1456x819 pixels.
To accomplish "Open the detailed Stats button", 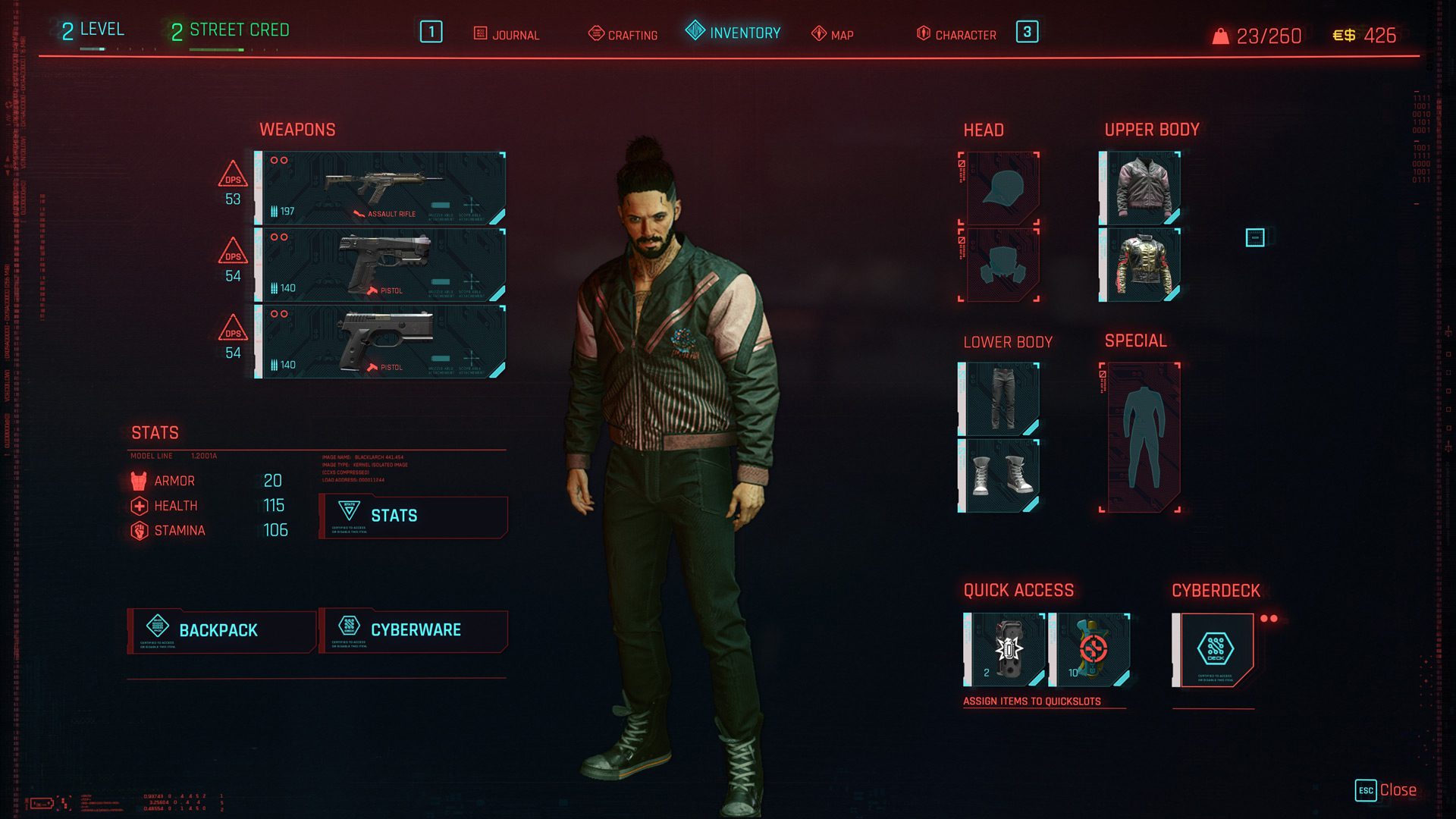I will coord(413,516).
